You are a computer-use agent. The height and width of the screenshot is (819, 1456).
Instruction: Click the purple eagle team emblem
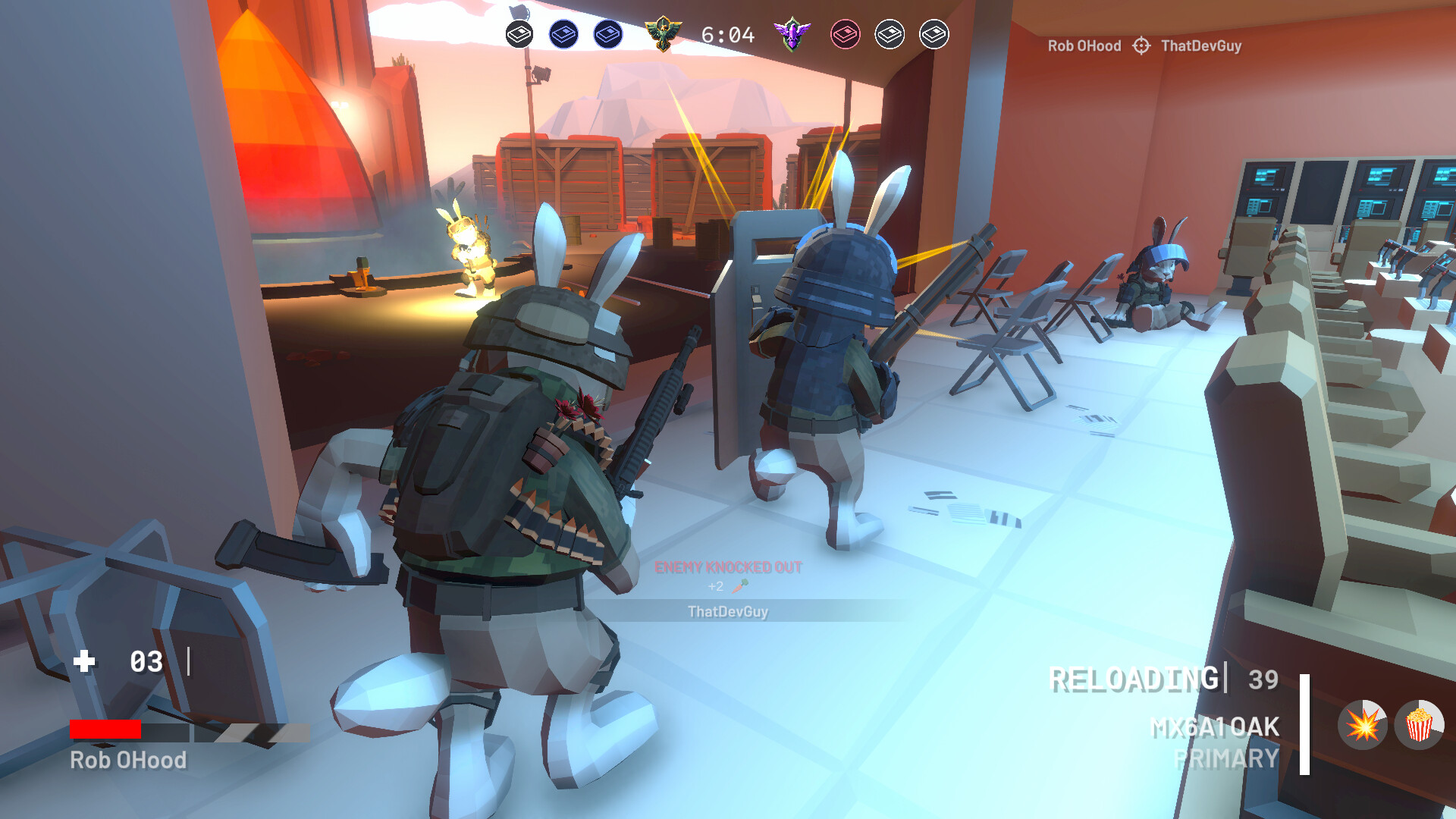(791, 33)
